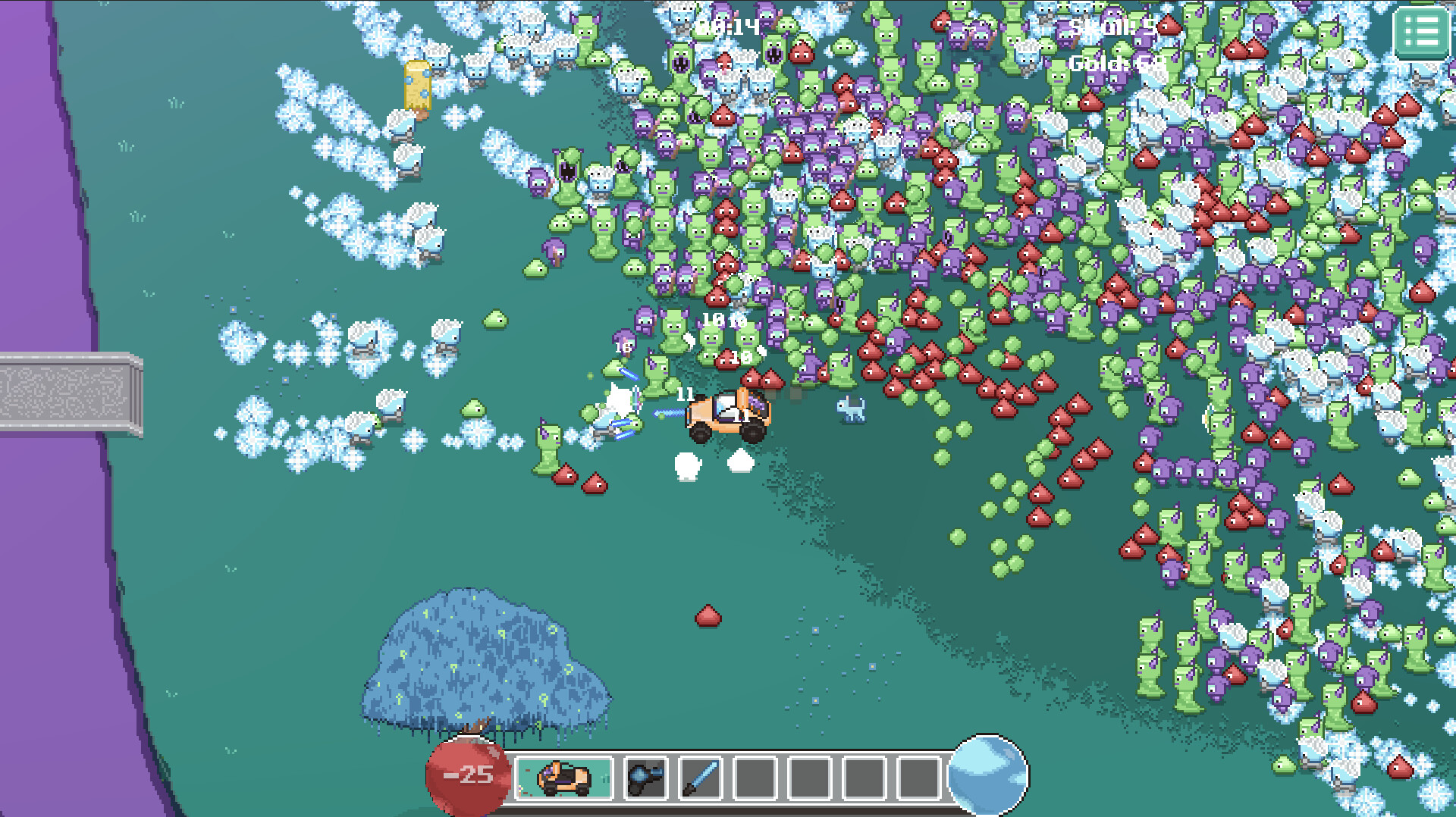Click the blue cat near the car
Viewport: 1456px width, 817px height.
click(x=851, y=410)
